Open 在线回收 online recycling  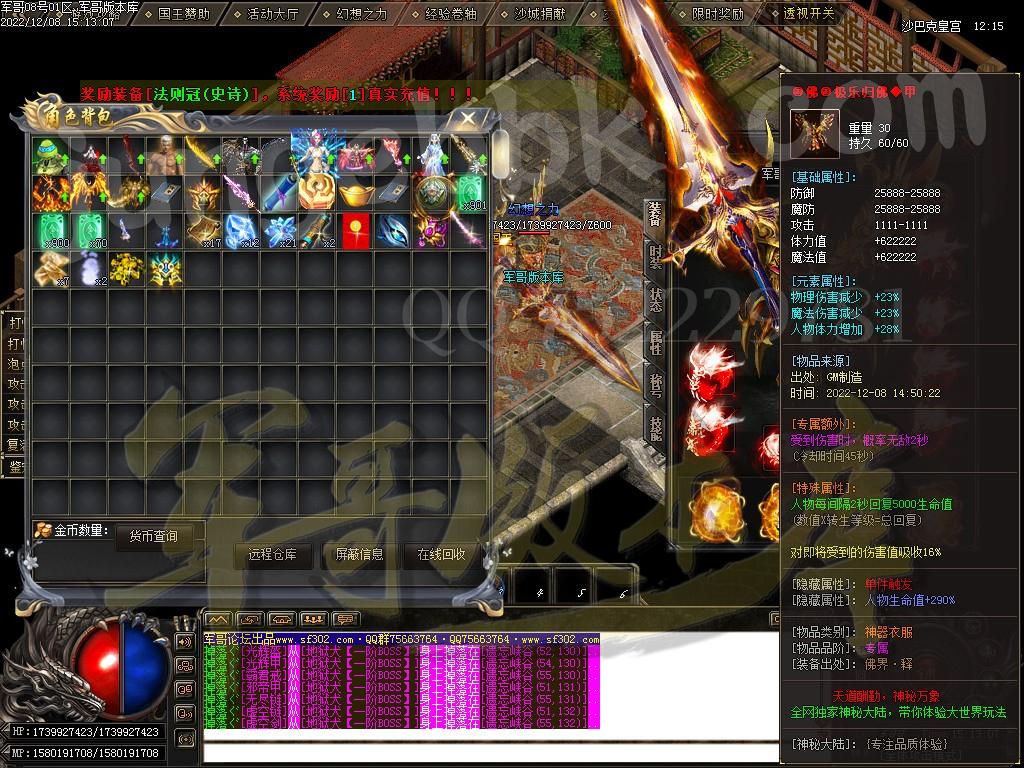[x=441, y=555]
